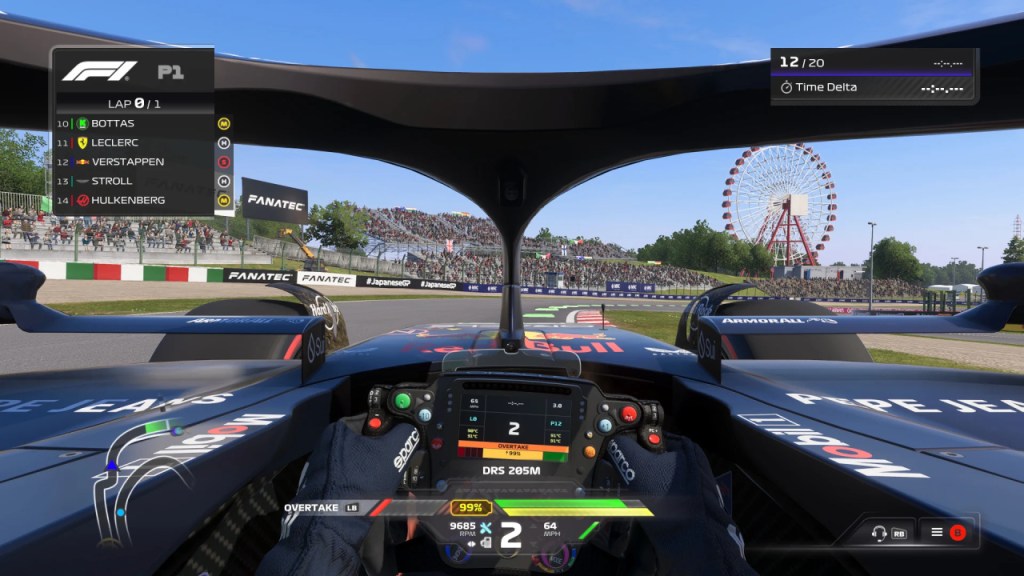This screenshot has height=576, width=1024.
Task: Select Bottas in the standings list
Action: click(x=134, y=123)
